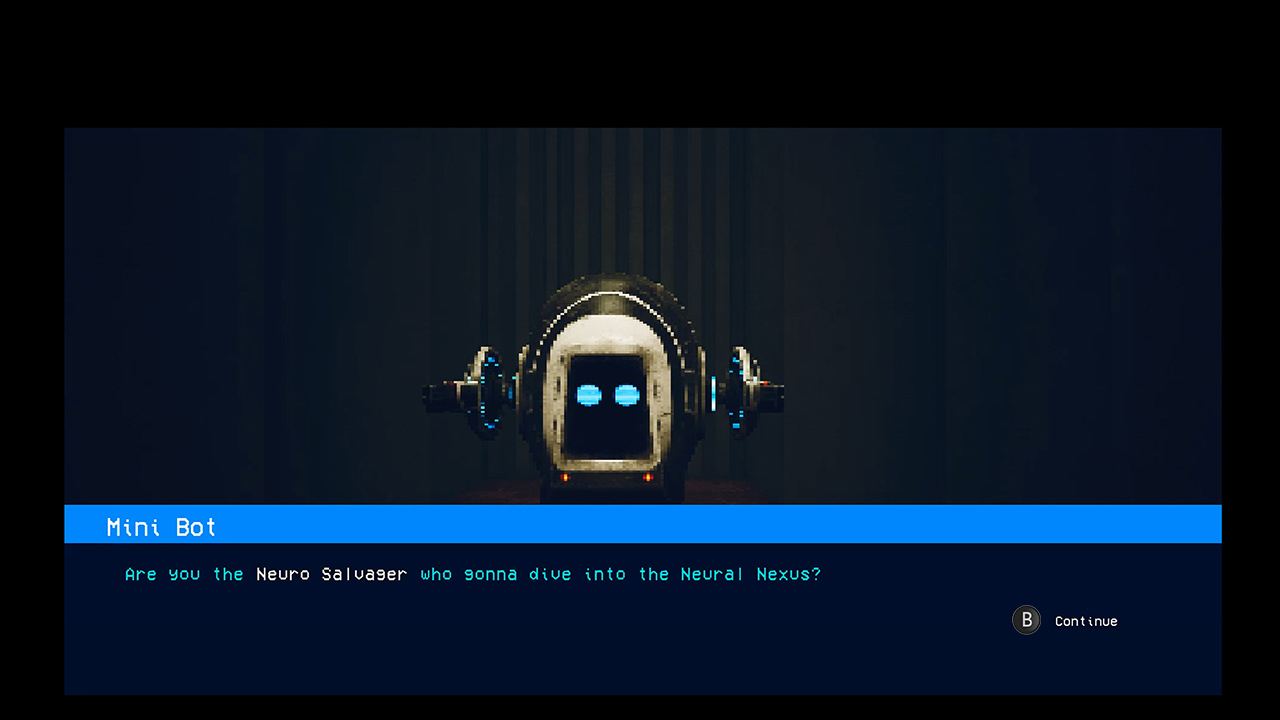The image size is (1280, 720).
Task: Click the robot's left blue eye
Action: (588, 395)
